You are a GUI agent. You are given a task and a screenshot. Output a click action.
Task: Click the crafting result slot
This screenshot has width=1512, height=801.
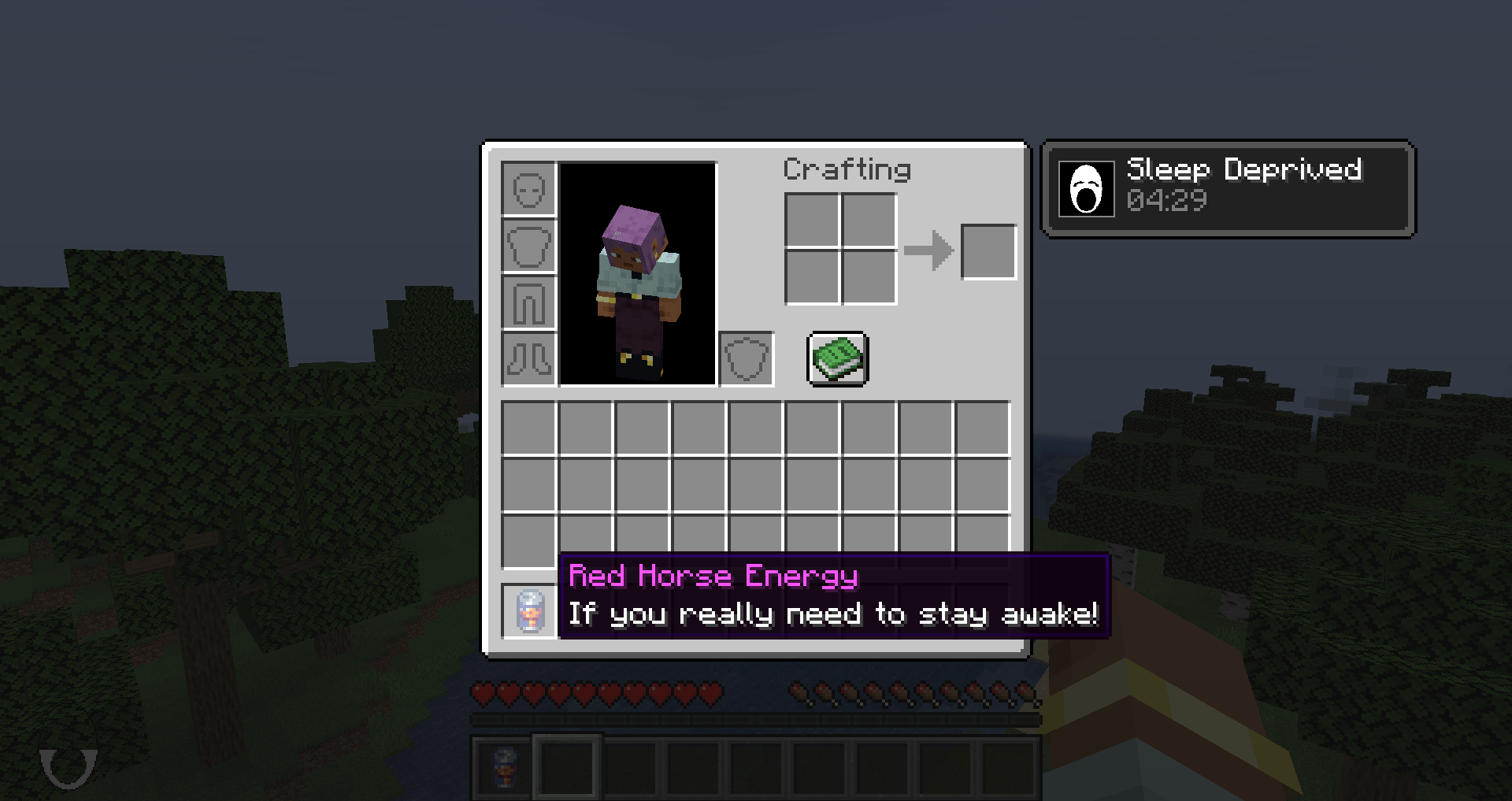[x=989, y=251]
